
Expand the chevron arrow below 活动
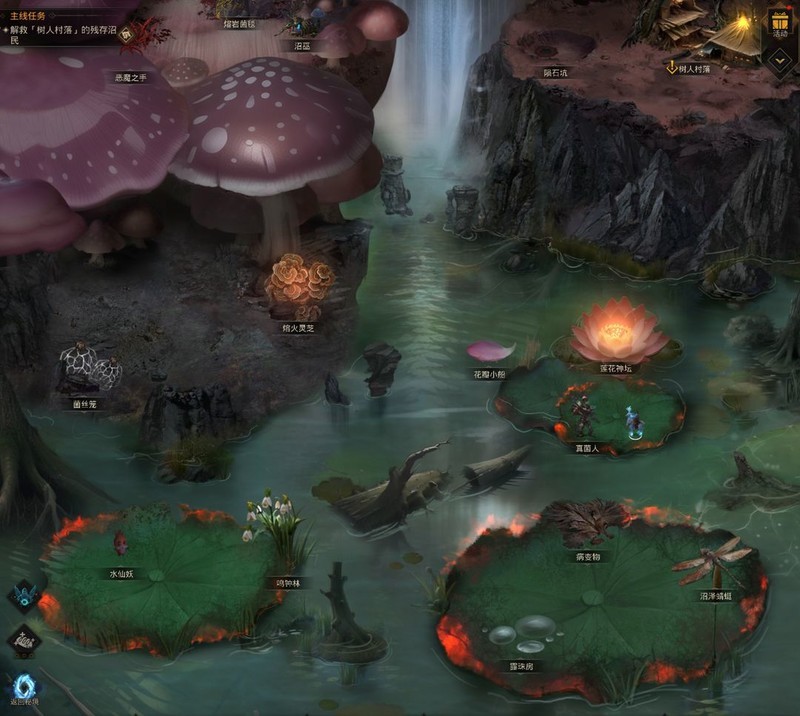[778, 59]
